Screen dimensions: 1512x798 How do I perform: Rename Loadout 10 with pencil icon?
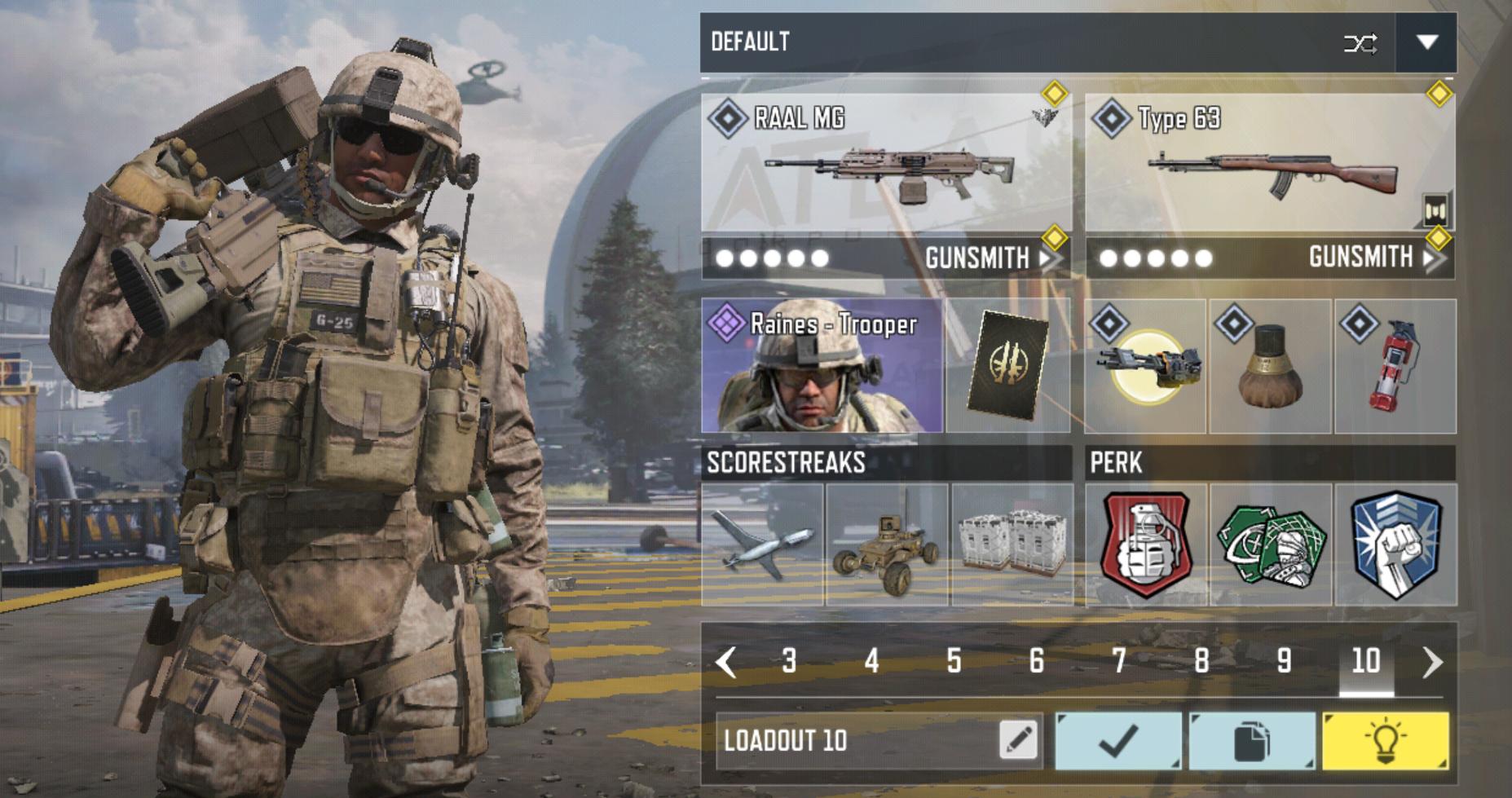1018,740
